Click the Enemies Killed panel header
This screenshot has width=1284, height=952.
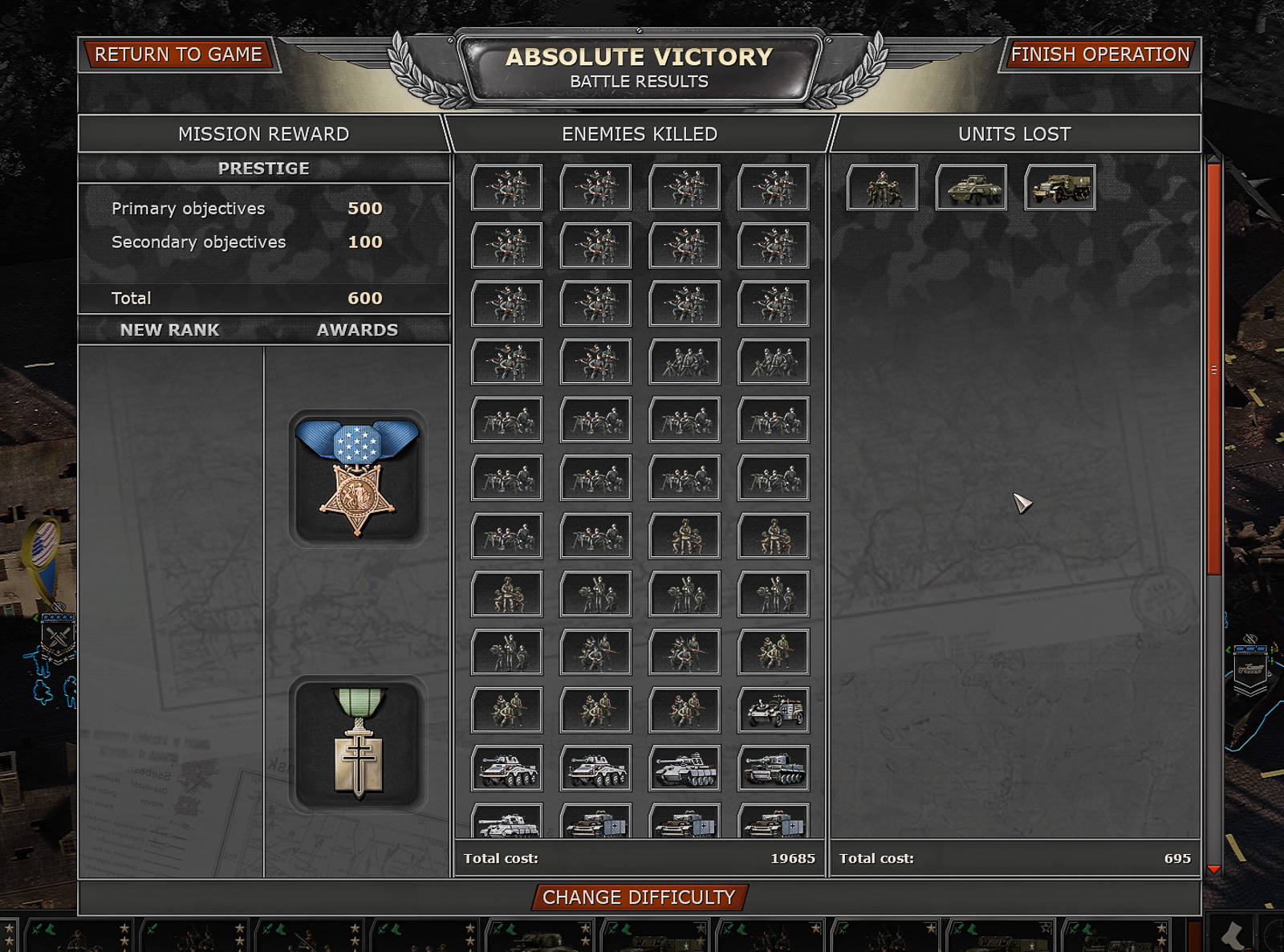pyautogui.click(x=640, y=134)
